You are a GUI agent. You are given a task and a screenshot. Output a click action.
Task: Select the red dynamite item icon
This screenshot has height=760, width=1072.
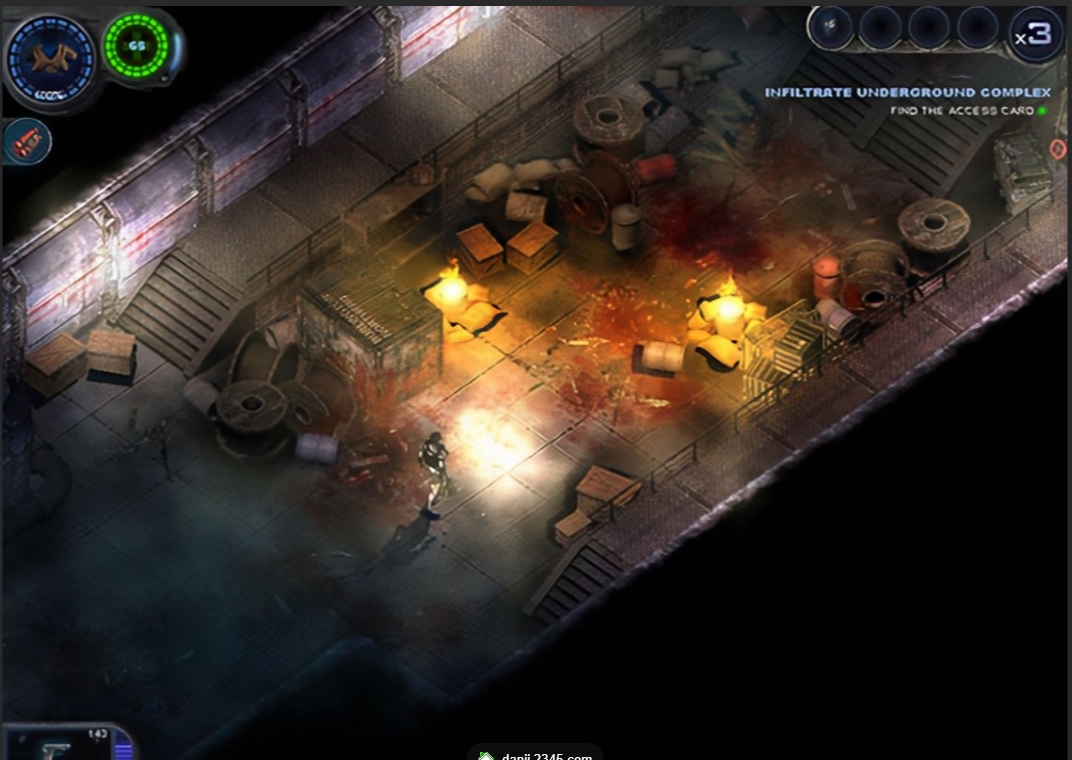point(26,140)
